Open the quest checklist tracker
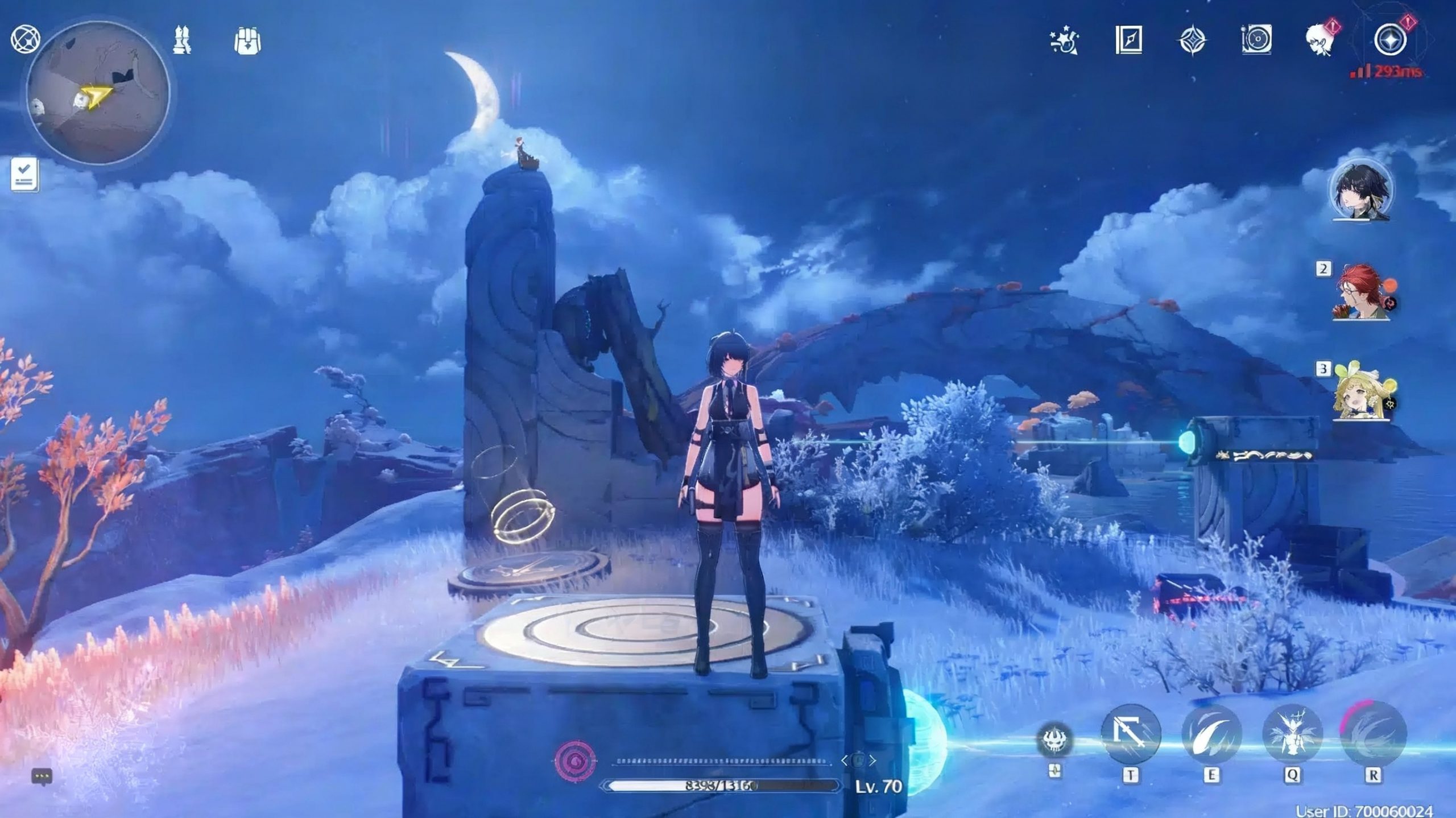This screenshot has height=818, width=1456. [x=25, y=174]
